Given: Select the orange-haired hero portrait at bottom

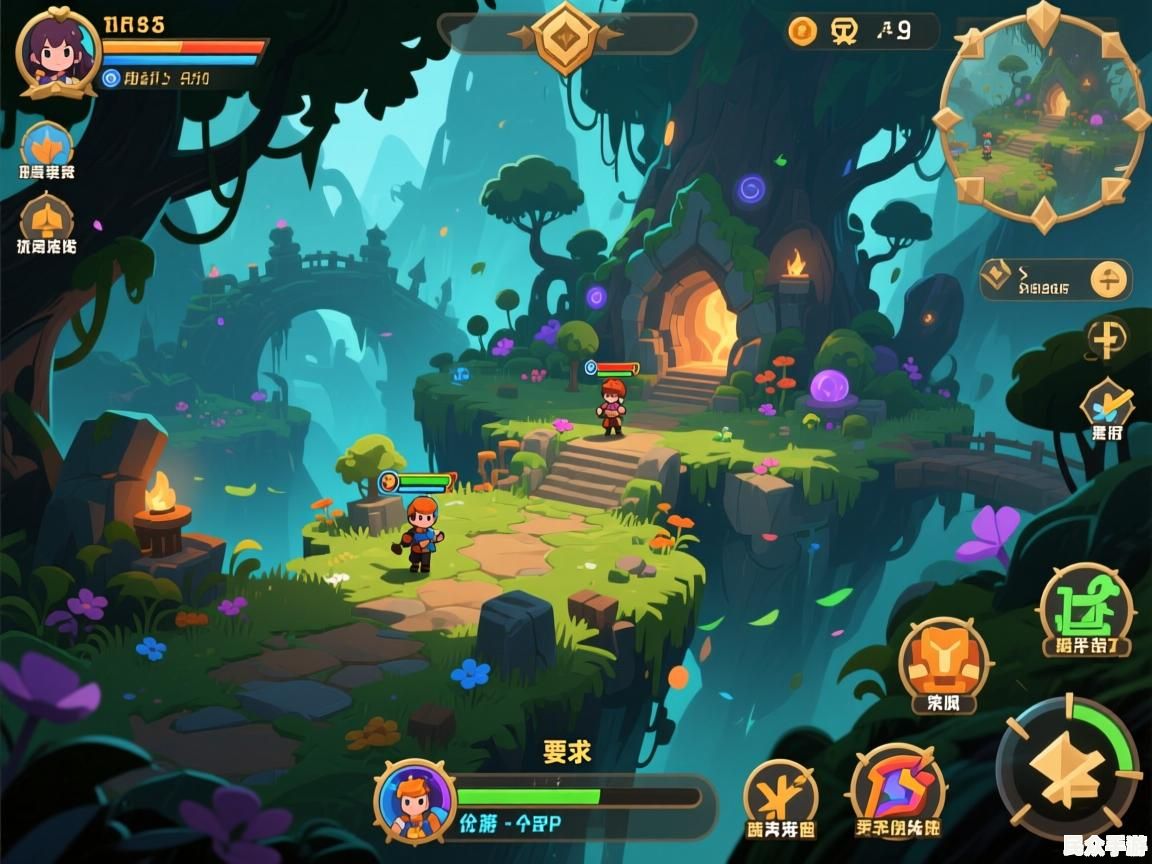Looking at the screenshot, I should (415, 800).
